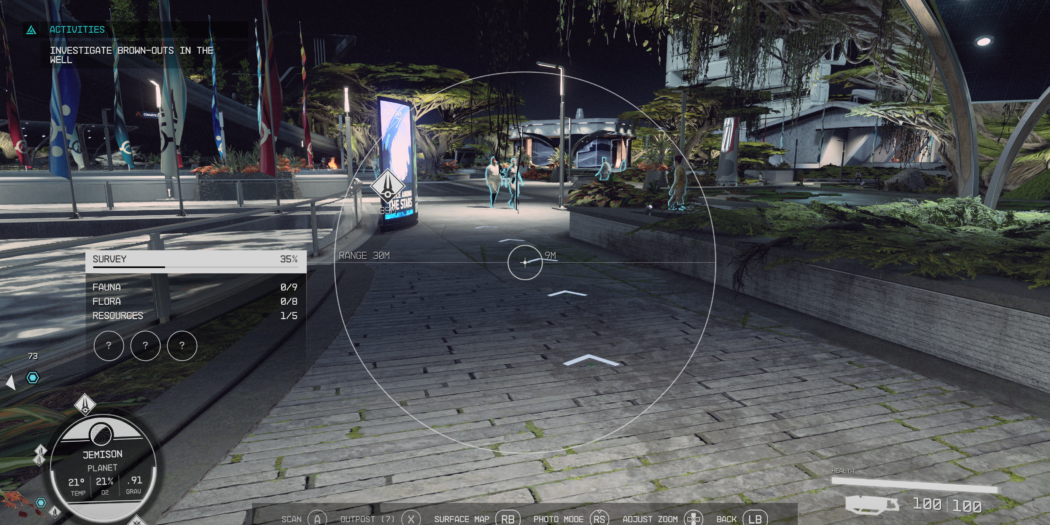Select the Adjust Zoom option
1050x525 pixels.
click(660, 519)
